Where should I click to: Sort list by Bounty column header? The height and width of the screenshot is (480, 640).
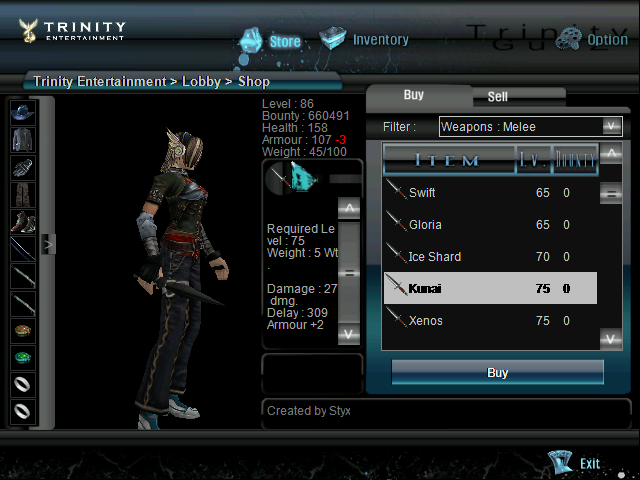[x=575, y=159]
